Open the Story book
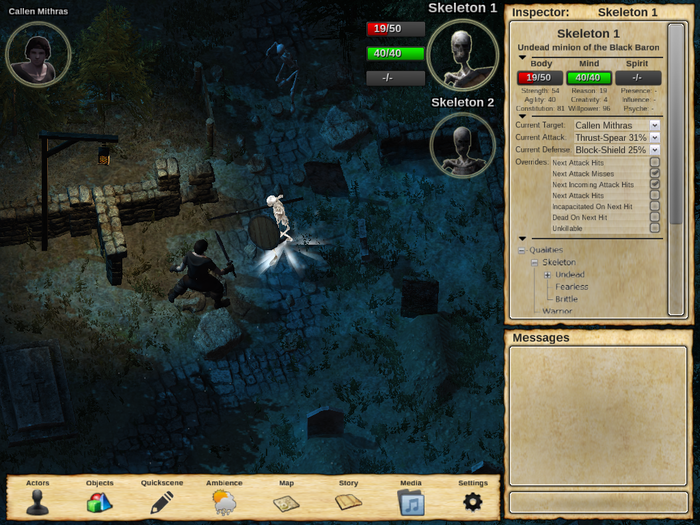Screen dimensions: 700x525 tap(348, 498)
